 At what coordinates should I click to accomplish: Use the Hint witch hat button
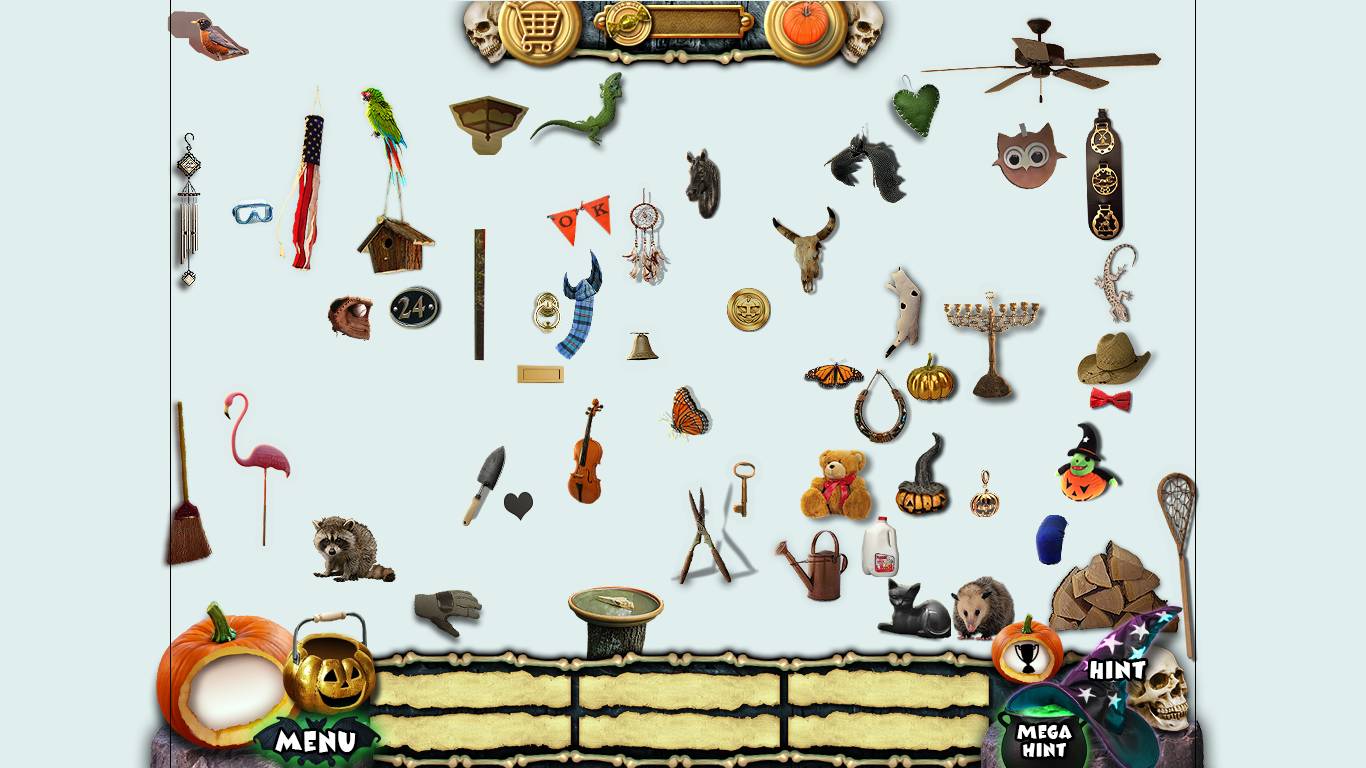(1117, 668)
